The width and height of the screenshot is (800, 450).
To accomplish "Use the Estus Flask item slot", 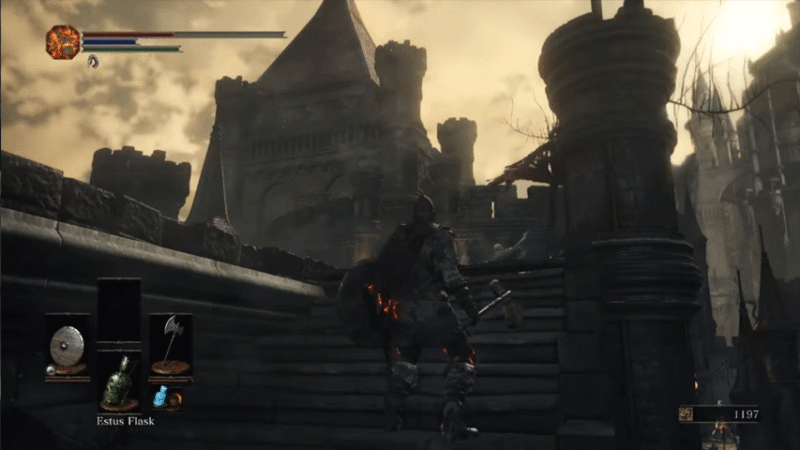I will [119, 383].
